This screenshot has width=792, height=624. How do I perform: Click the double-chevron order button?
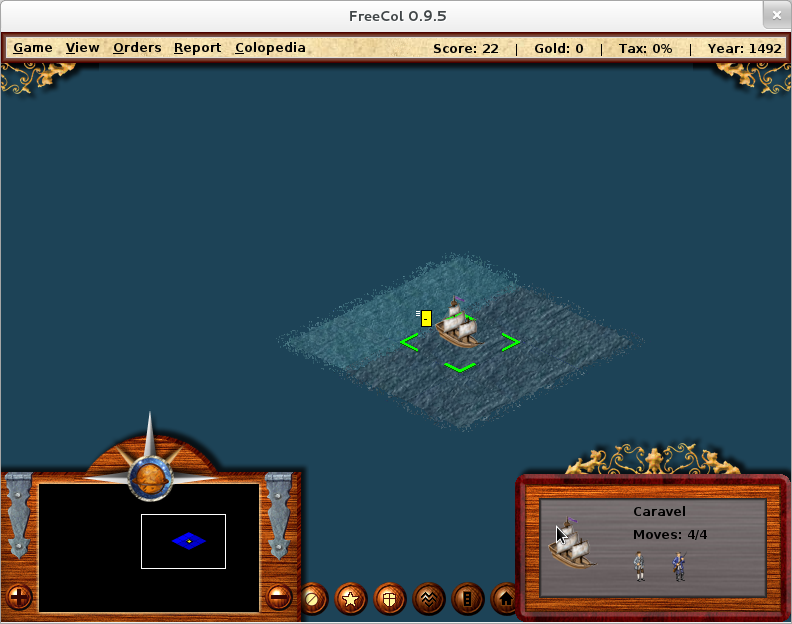coord(429,599)
